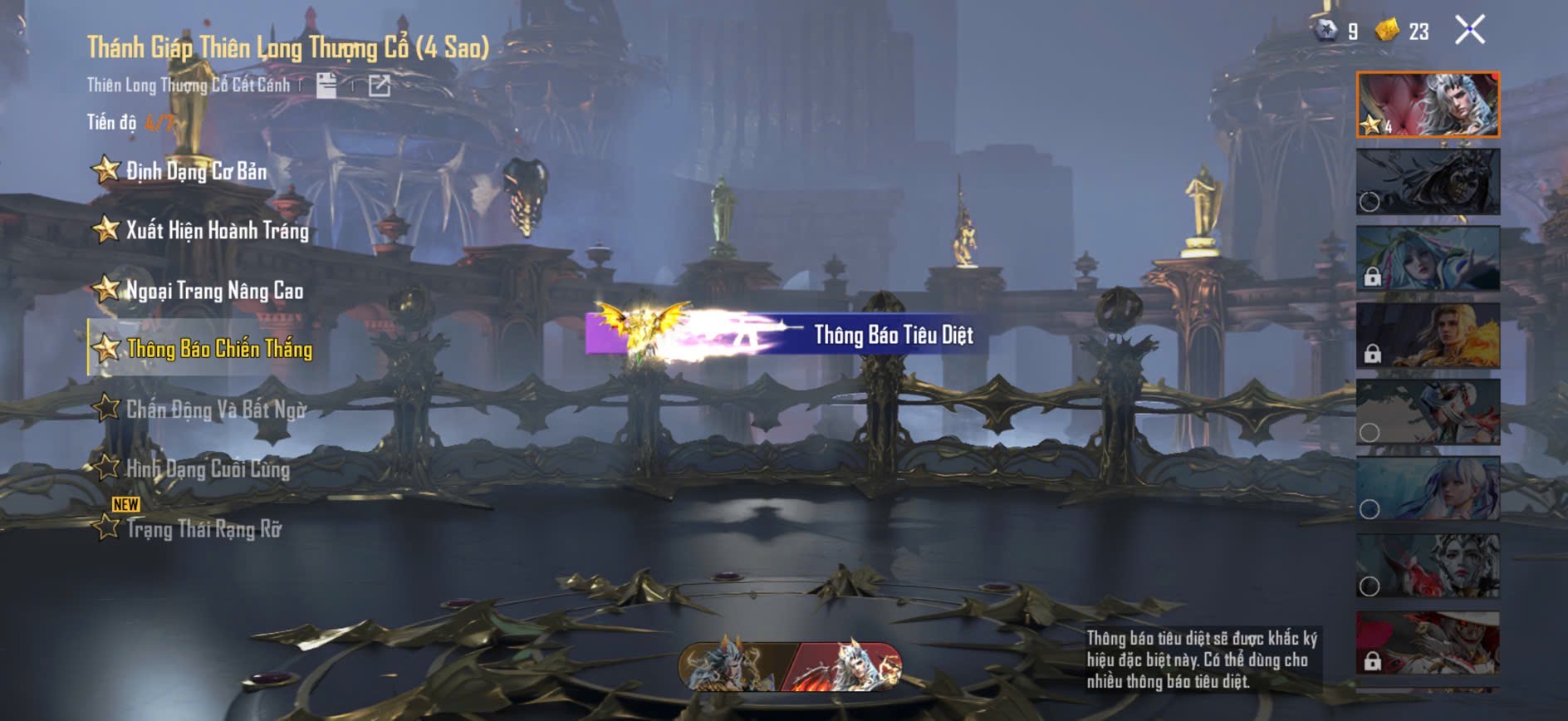
Task: Select the 4-star white-haired skin thumbnail
Action: (1428, 105)
